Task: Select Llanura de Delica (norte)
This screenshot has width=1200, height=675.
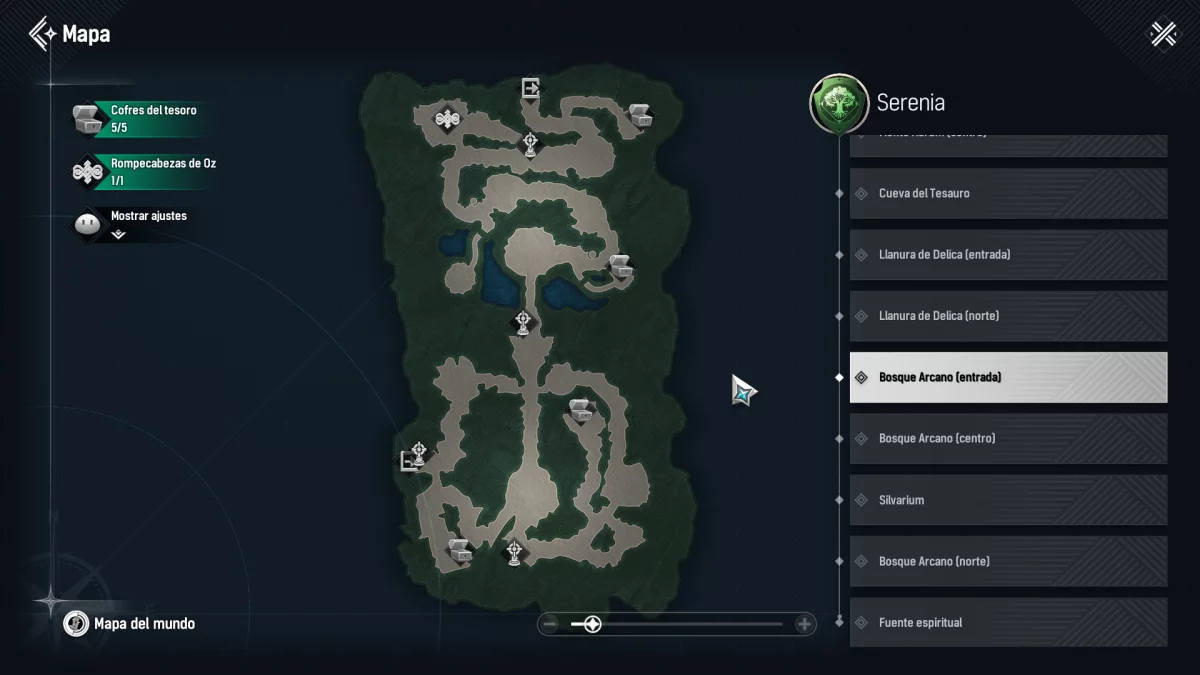Action: (1008, 316)
